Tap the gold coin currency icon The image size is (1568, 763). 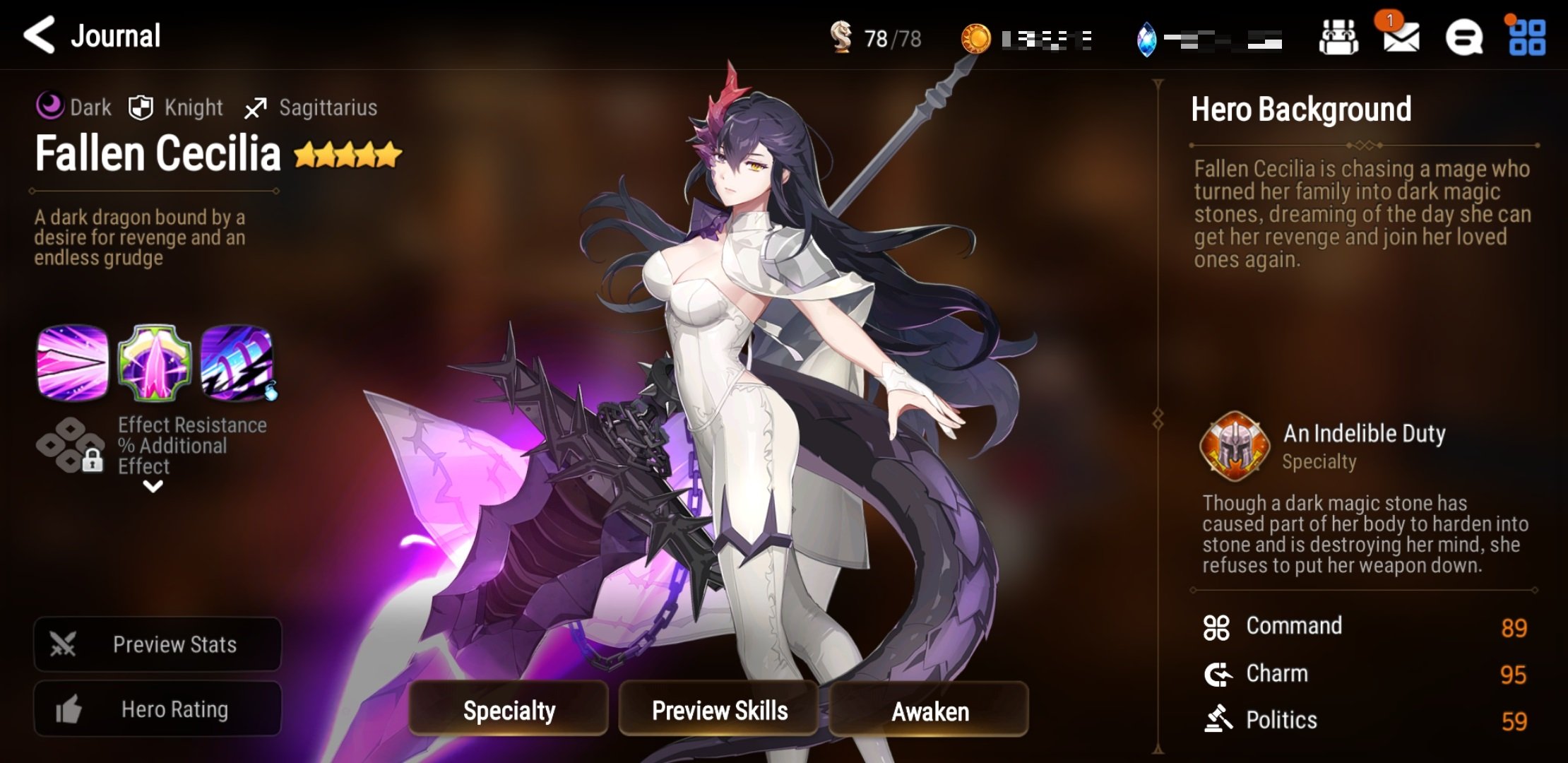pos(976,38)
